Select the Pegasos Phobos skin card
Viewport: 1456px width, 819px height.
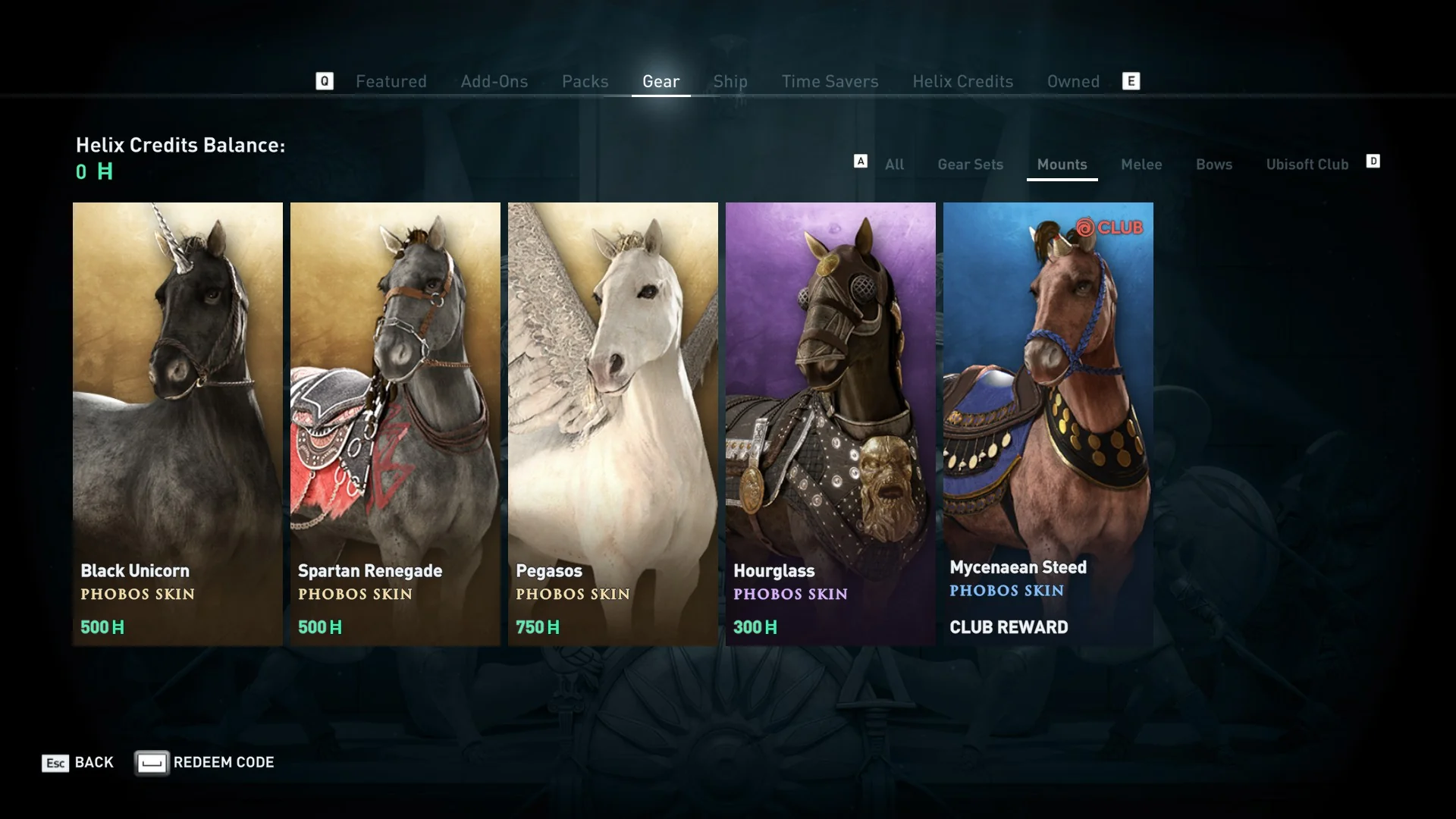click(x=613, y=425)
